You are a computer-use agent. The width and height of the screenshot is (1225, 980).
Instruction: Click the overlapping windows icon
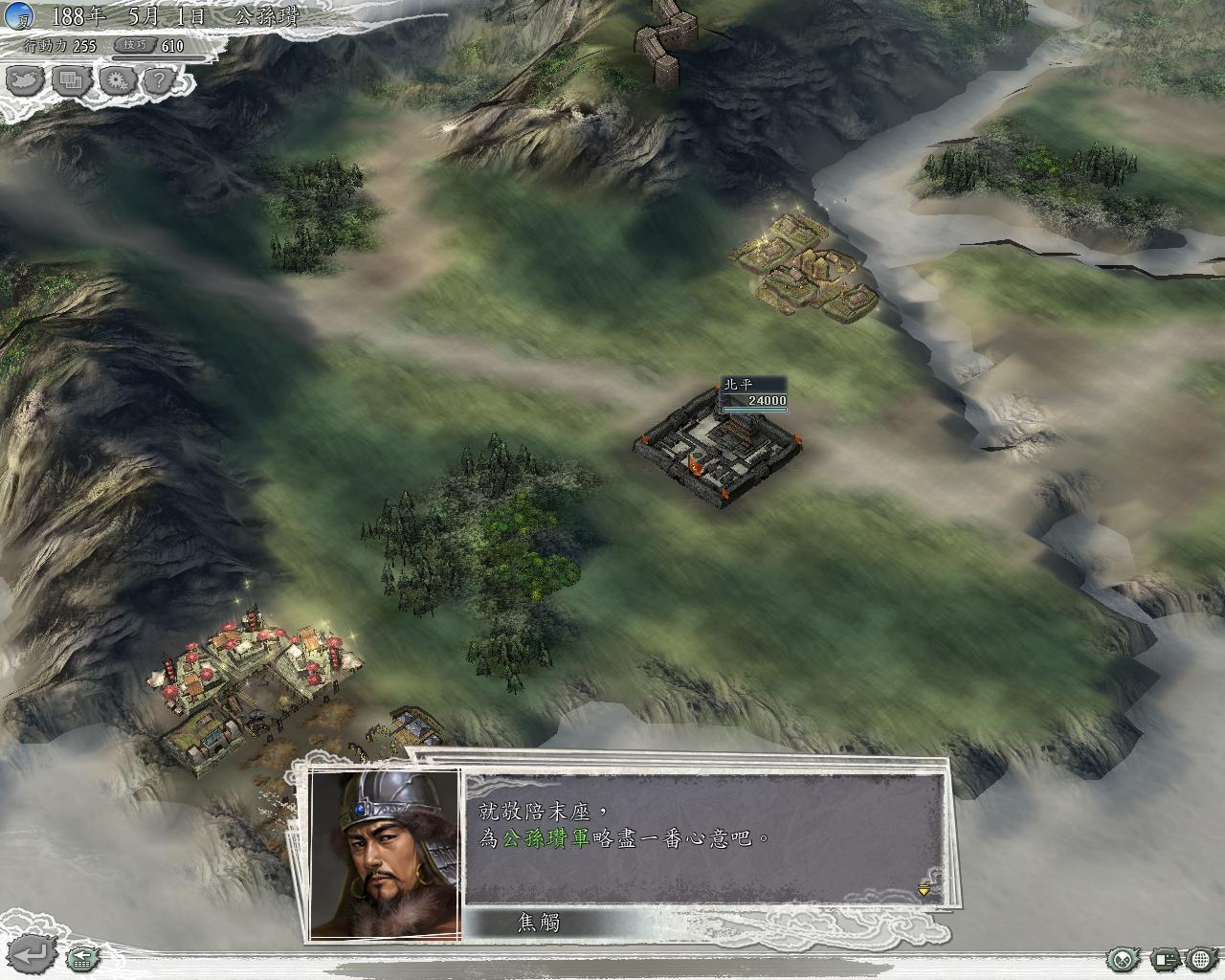[x=70, y=81]
